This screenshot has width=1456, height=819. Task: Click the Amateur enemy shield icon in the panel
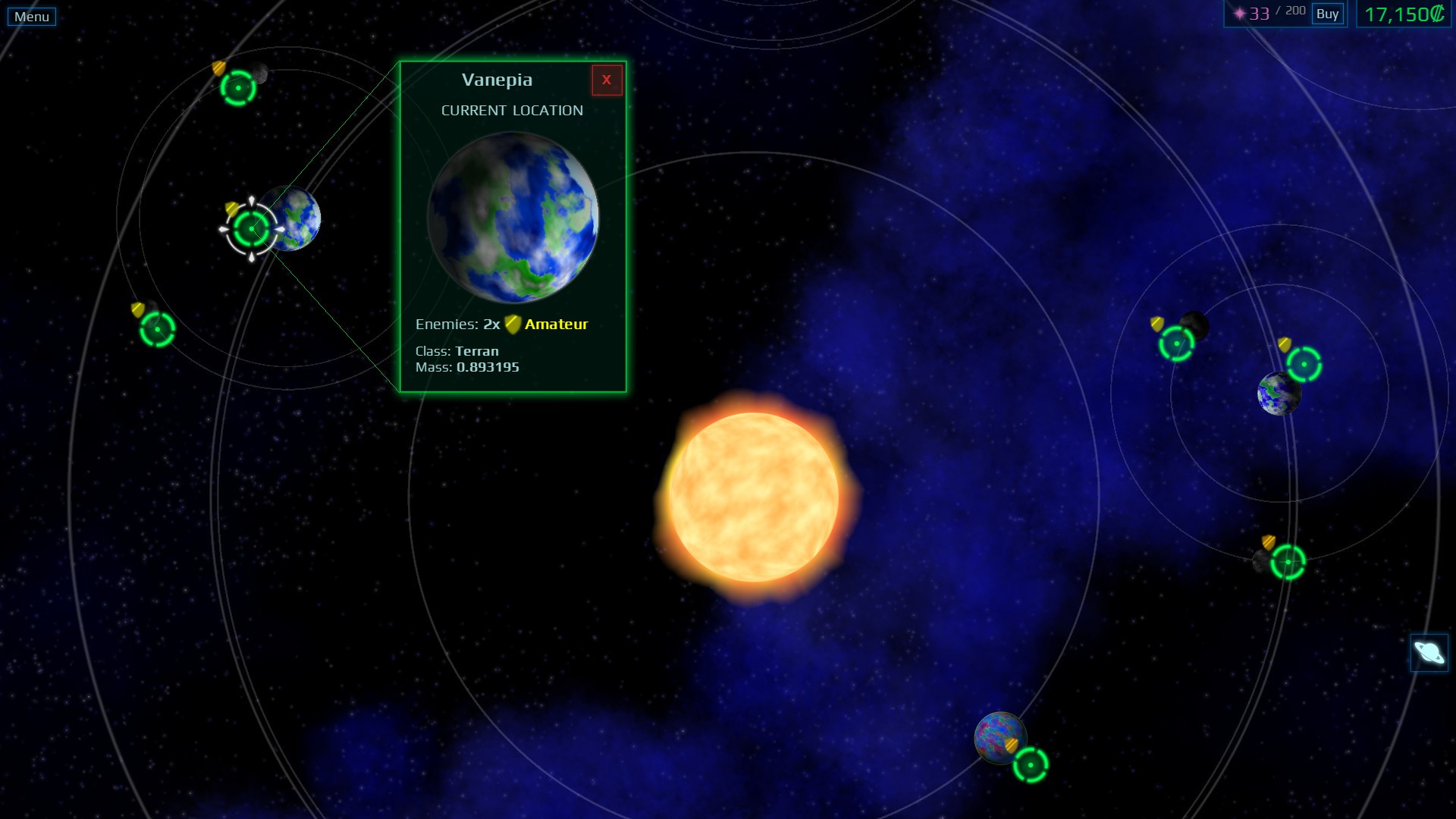(x=513, y=323)
